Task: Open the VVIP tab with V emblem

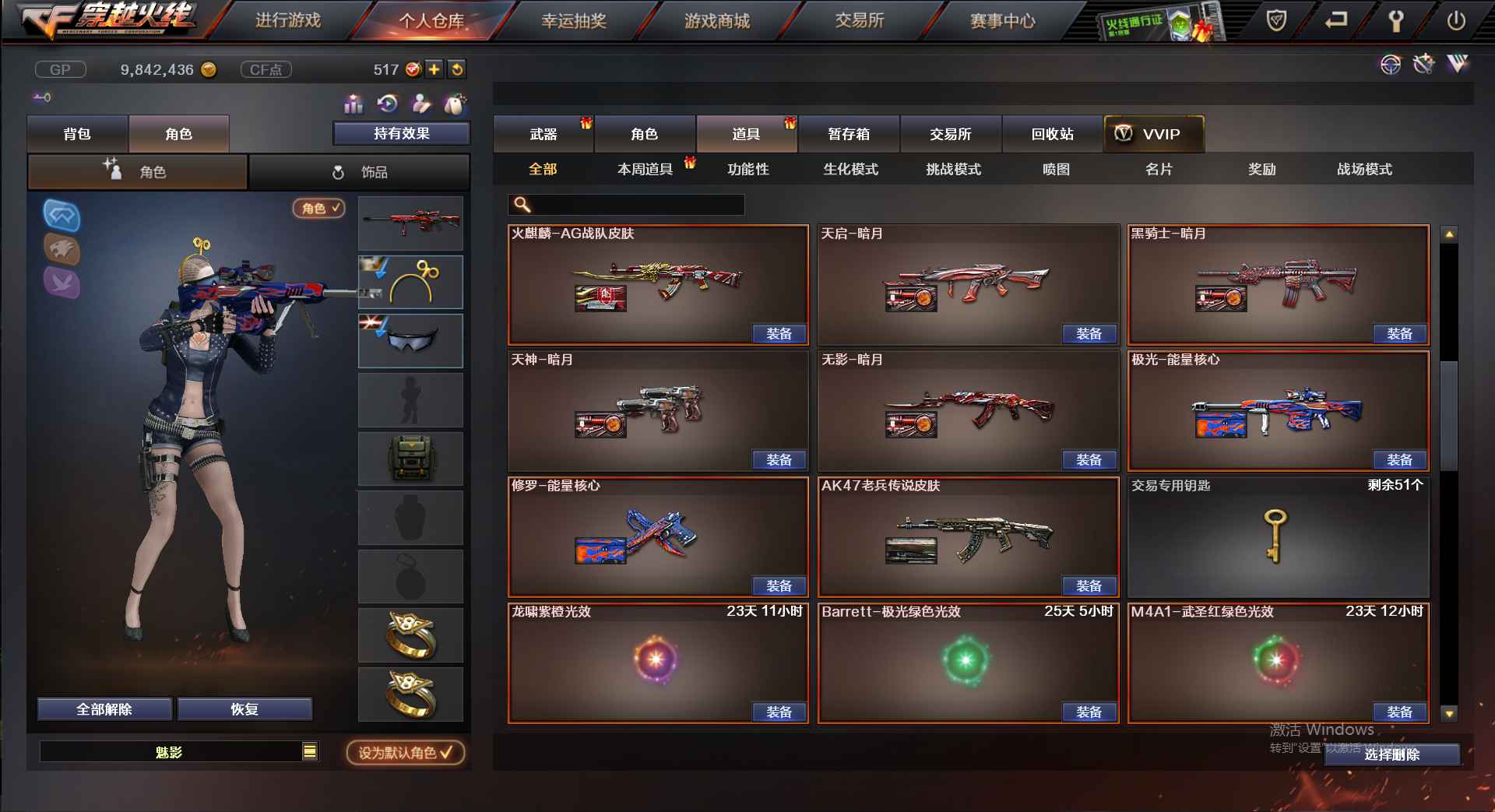Action: click(1152, 134)
